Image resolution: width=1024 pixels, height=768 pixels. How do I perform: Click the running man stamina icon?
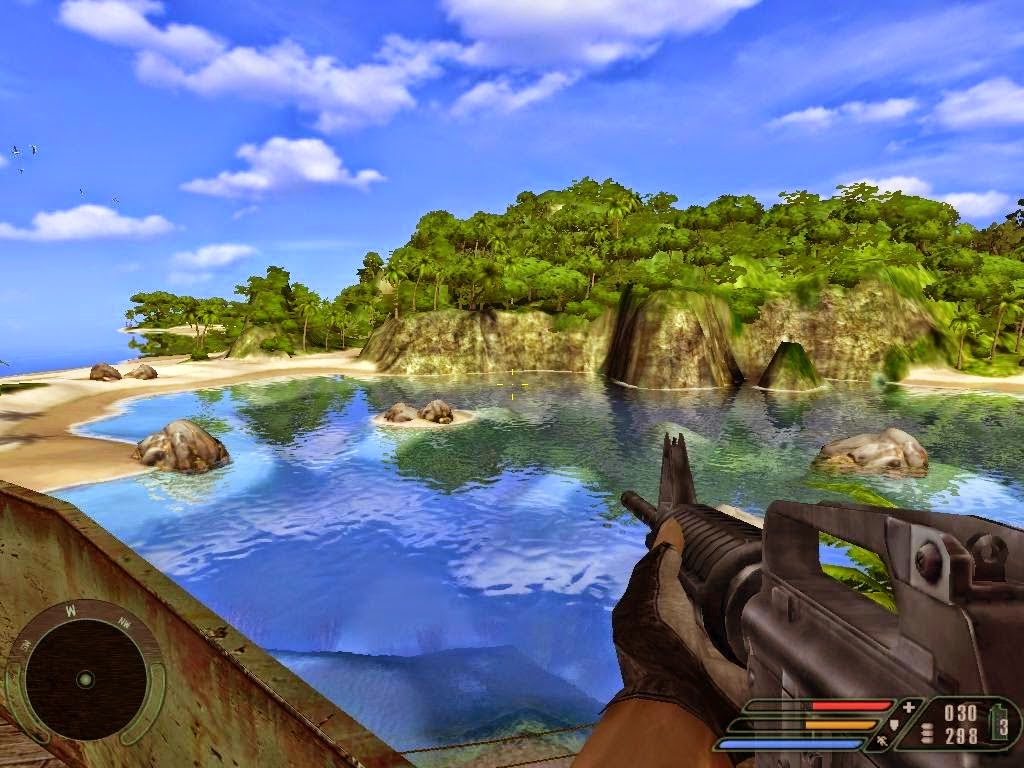[x=884, y=742]
